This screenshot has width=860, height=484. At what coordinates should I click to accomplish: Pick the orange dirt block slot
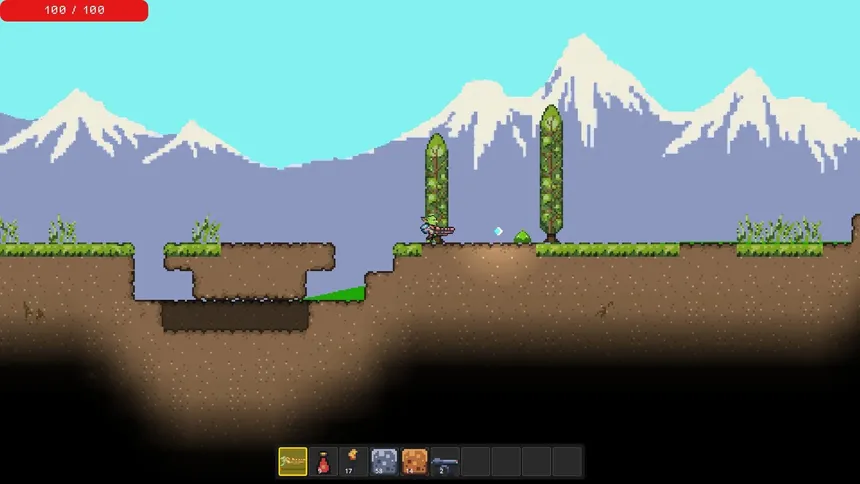coord(415,461)
